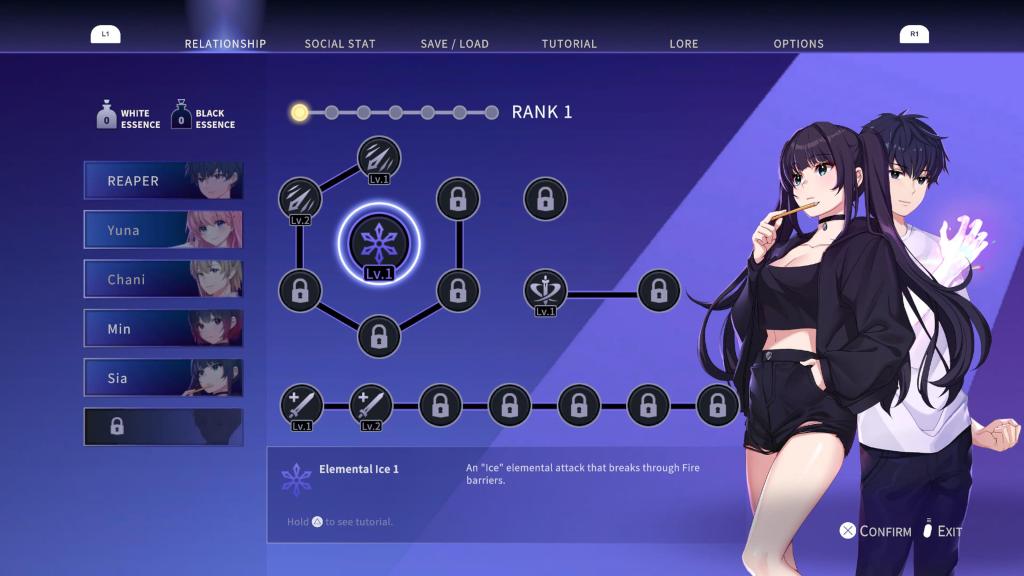Select the Elemental Ice snowflake skill node
The width and height of the screenshot is (1024, 576).
coord(379,243)
